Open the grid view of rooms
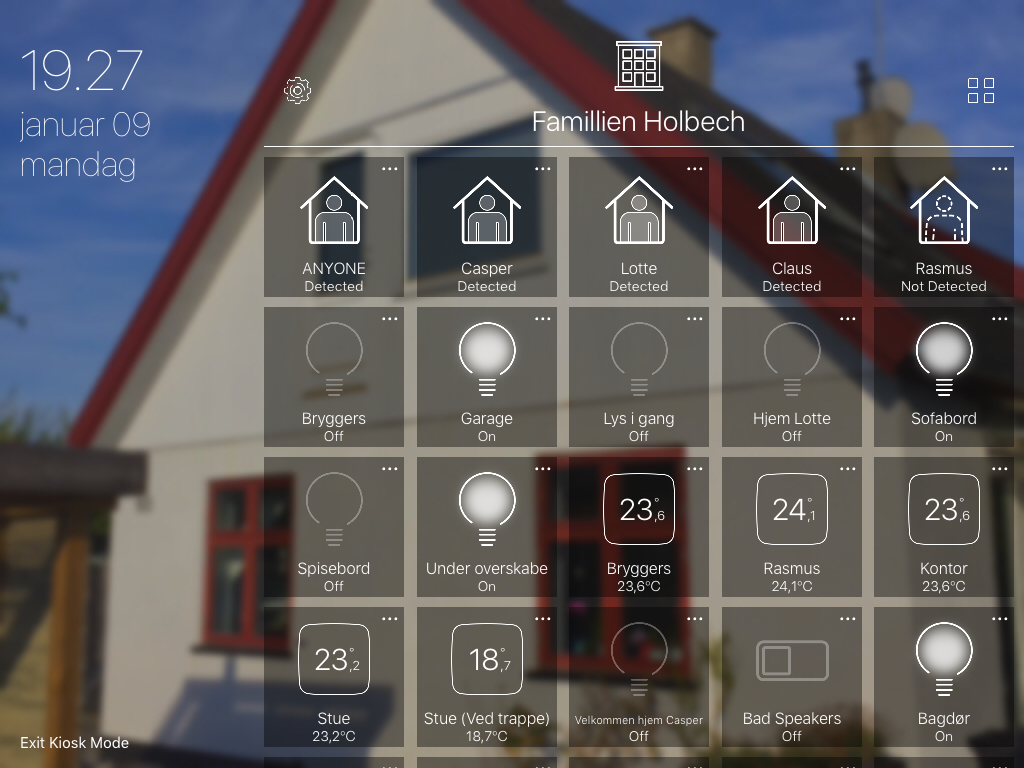1024x768 pixels. tap(981, 91)
